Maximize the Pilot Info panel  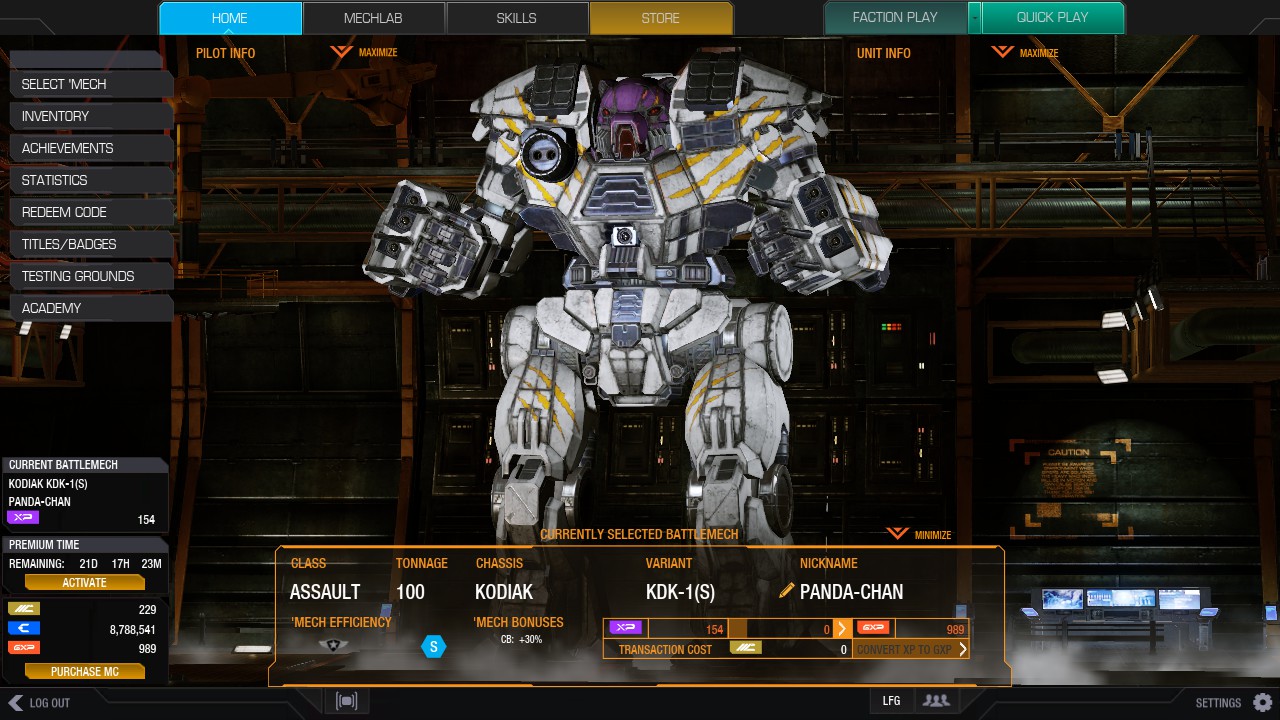(x=365, y=52)
